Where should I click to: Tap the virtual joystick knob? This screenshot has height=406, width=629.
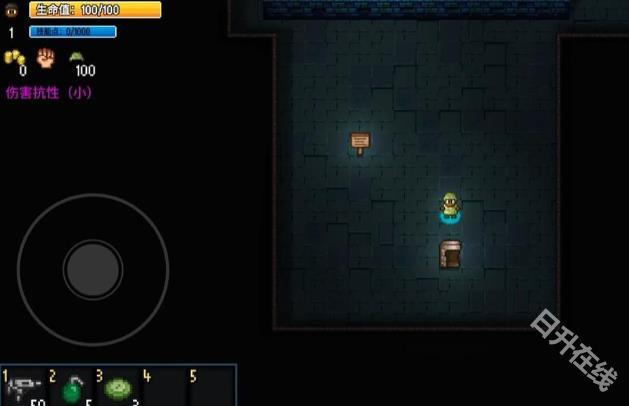[93, 269]
